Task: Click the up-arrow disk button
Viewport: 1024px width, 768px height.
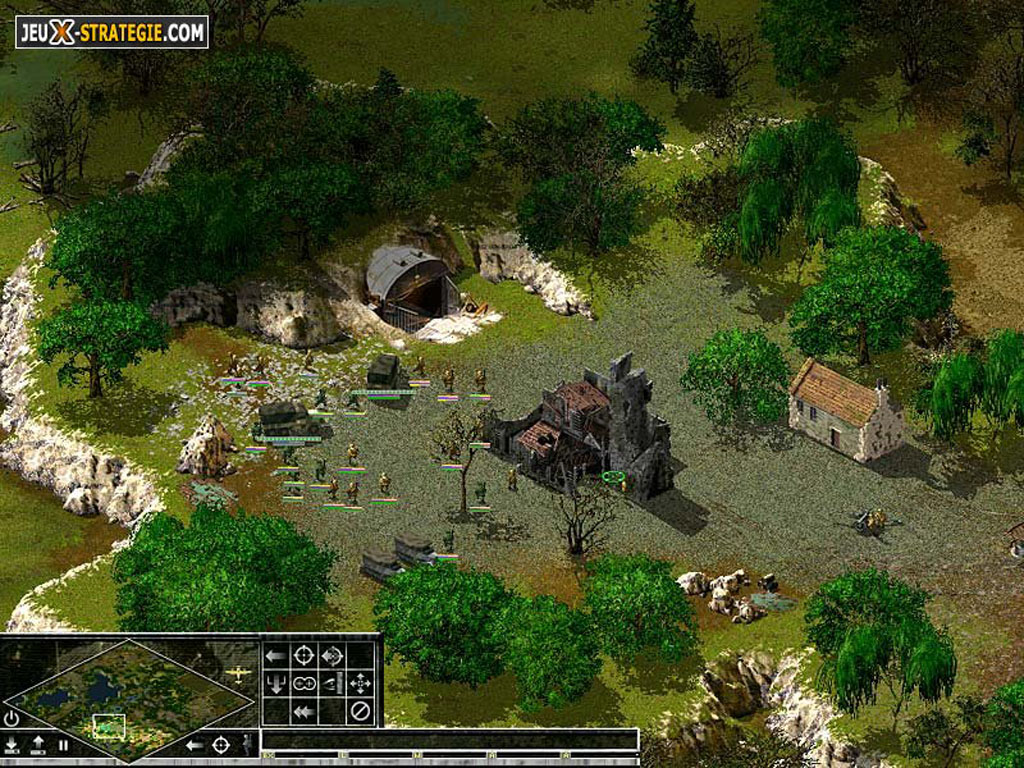Action: click(x=38, y=745)
